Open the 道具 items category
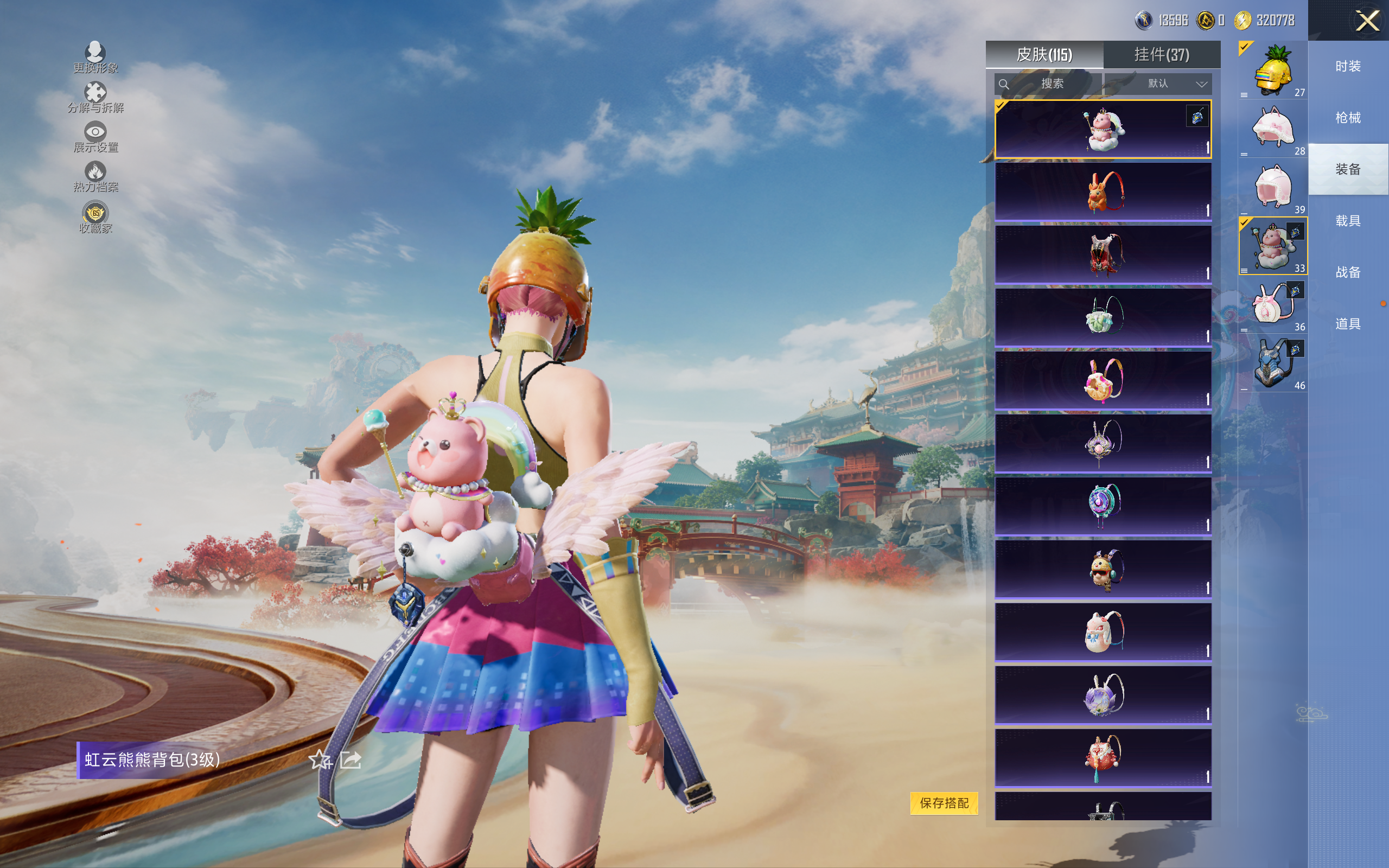1389x868 pixels. tap(1348, 324)
